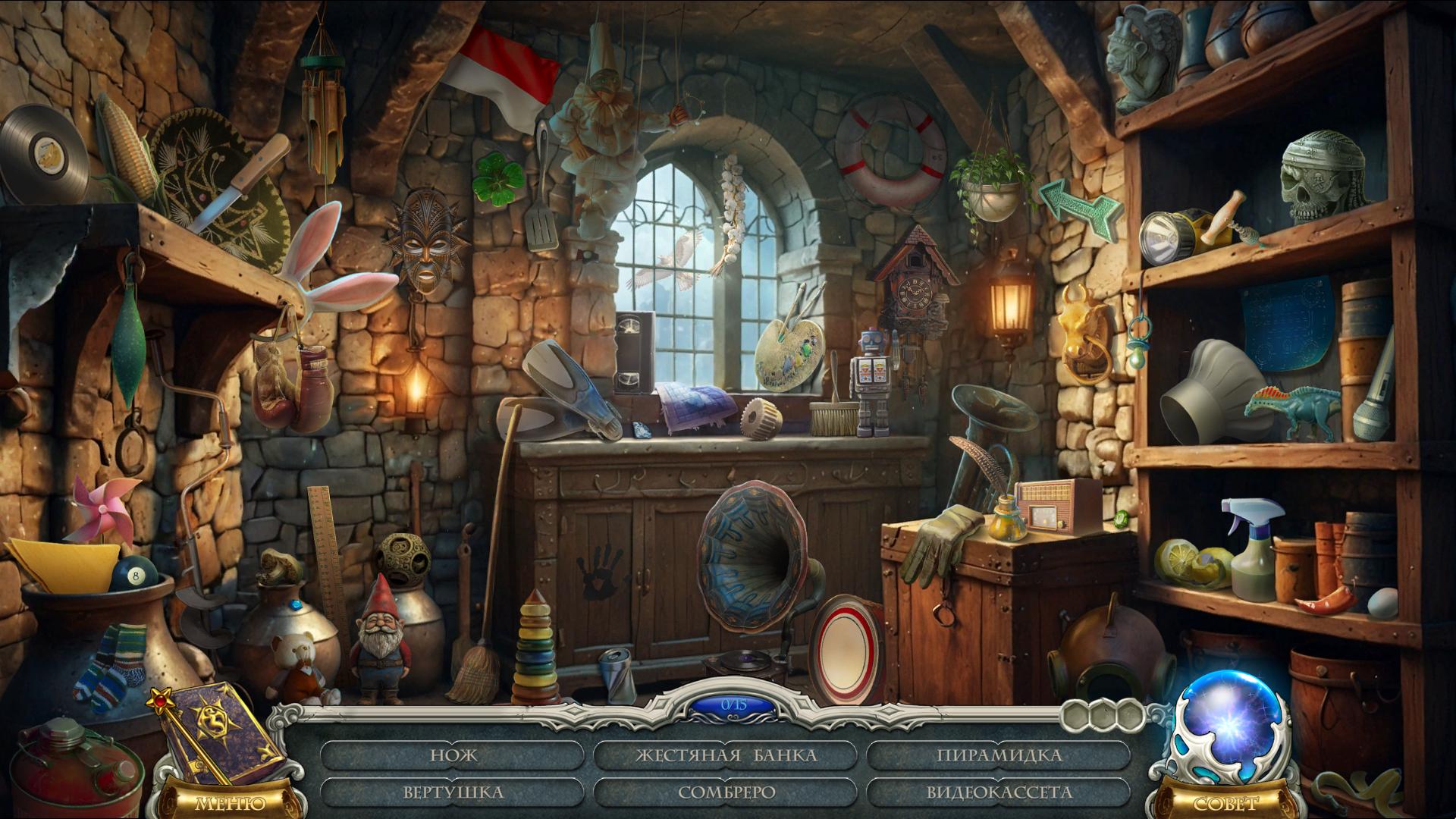Select the ВИДЕОКАССЕТА list entry
This screenshot has width=1456, height=819.
click(x=999, y=792)
